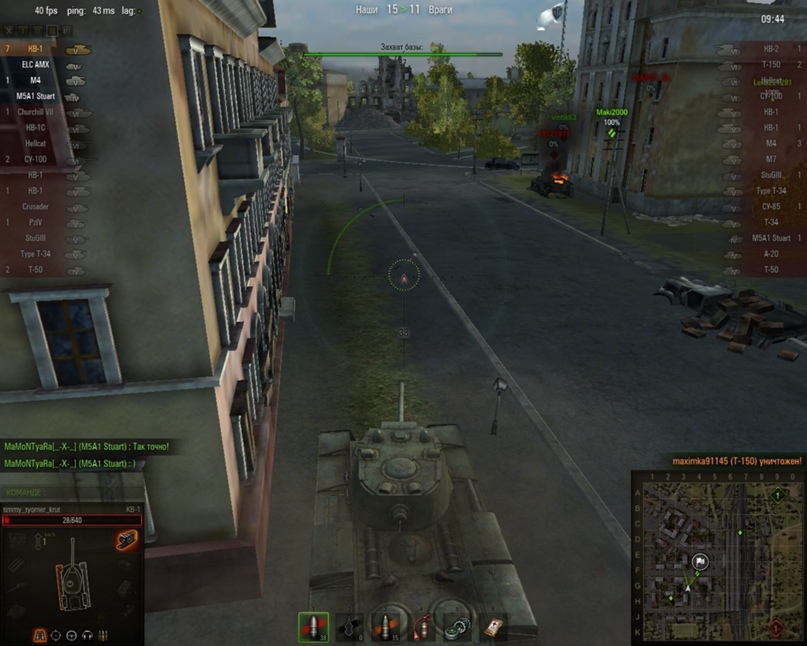Select the depleted shell slot showing 0
This screenshot has width=807, height=646.
(x=349, y=627)
